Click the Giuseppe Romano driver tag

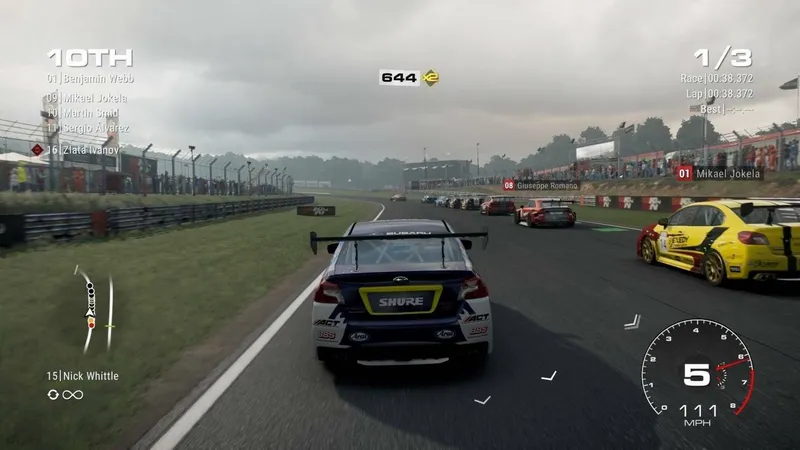click(541, 185)
